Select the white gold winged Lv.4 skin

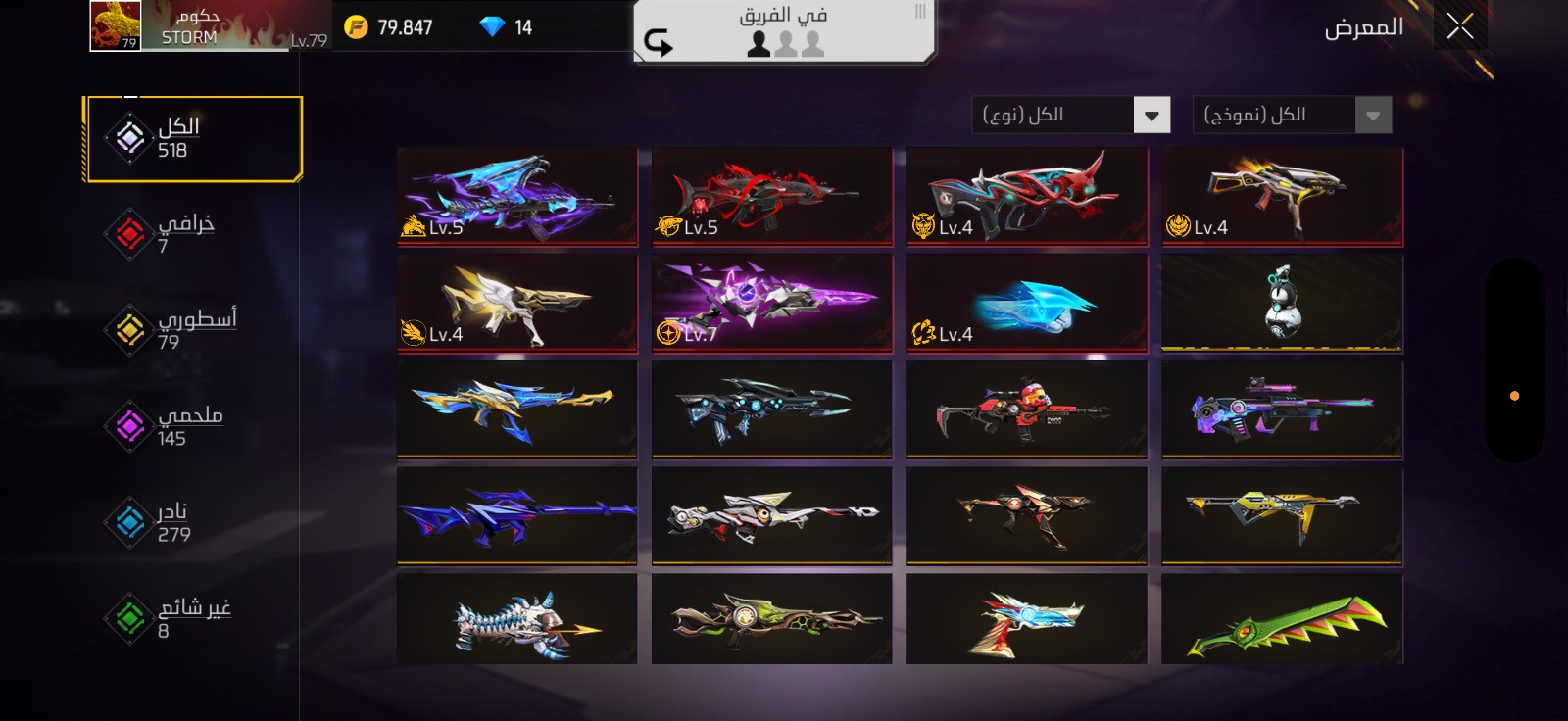tap(517, 302)
